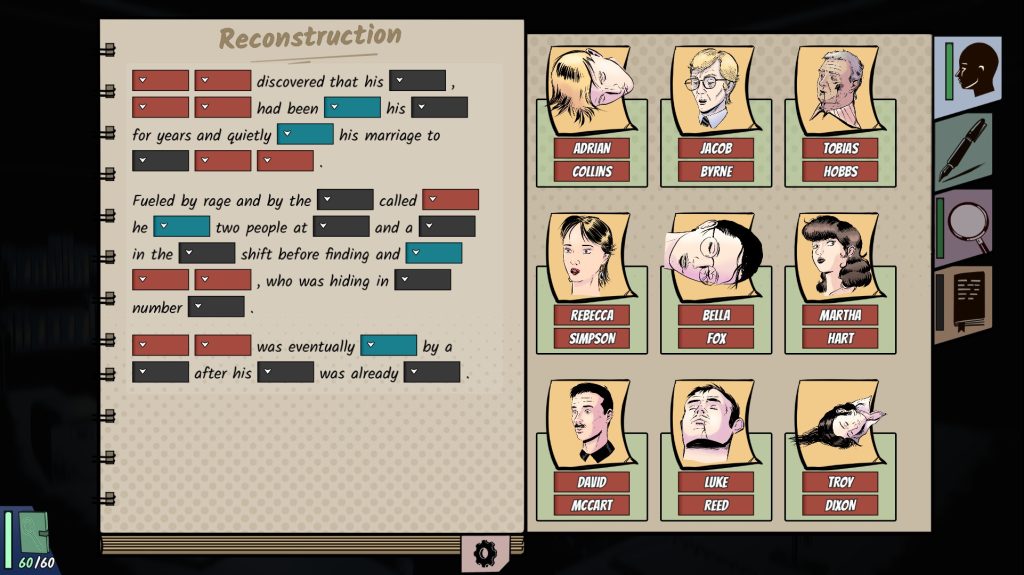Select Martha Hart's portrait card
Image resolution: width=1024 pixels, height=575 pixels.
tap(840, 282)
